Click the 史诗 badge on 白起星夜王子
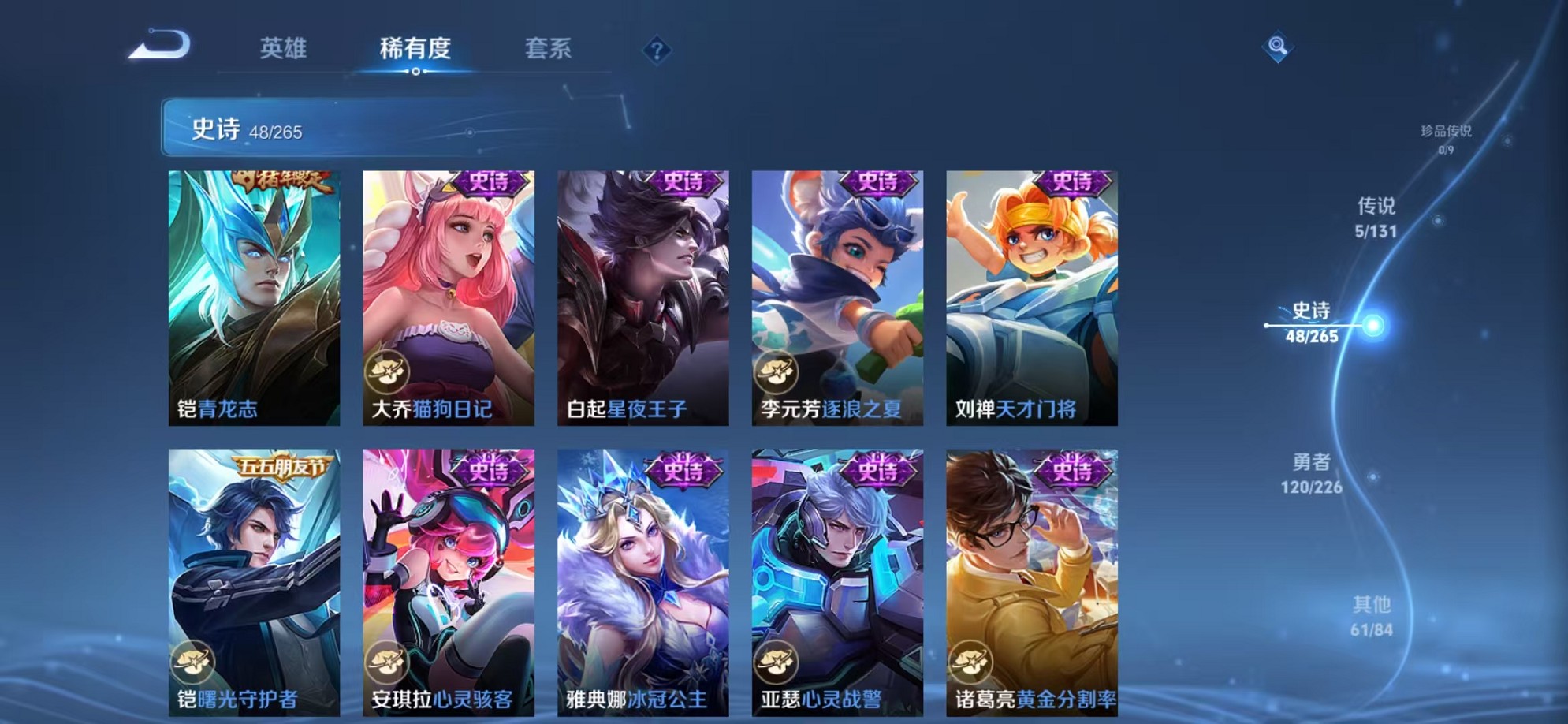This screenshot has width=1568, height=724. point(684,185)
